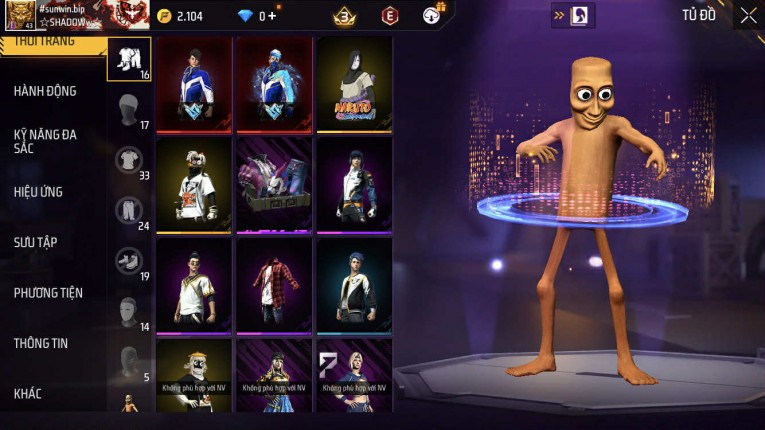Viewport: 765px width, 430px height.
Task: Filter by pants with 24 items
Action: click(x=129, y=211)
